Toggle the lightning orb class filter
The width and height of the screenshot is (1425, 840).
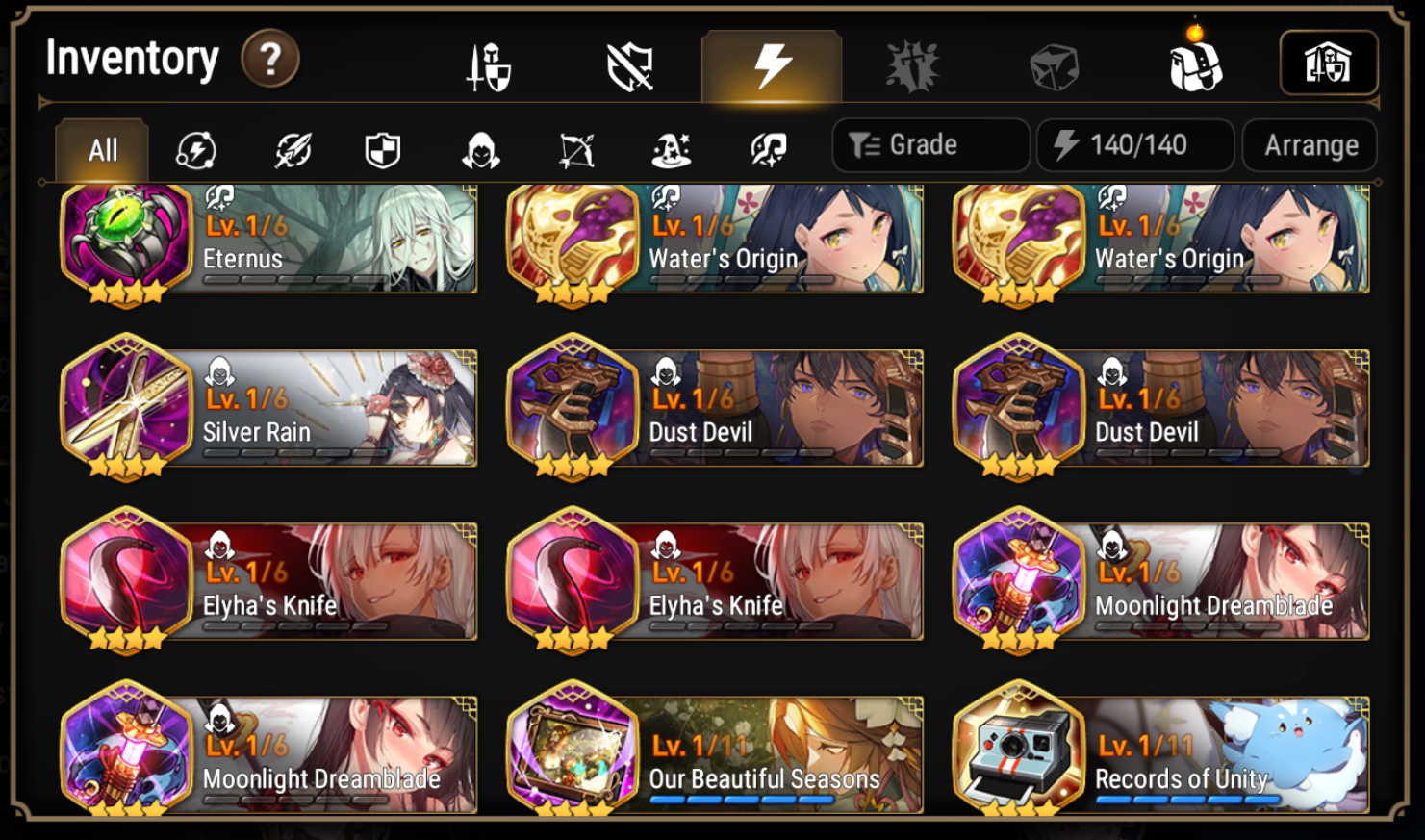coord(196,147)
